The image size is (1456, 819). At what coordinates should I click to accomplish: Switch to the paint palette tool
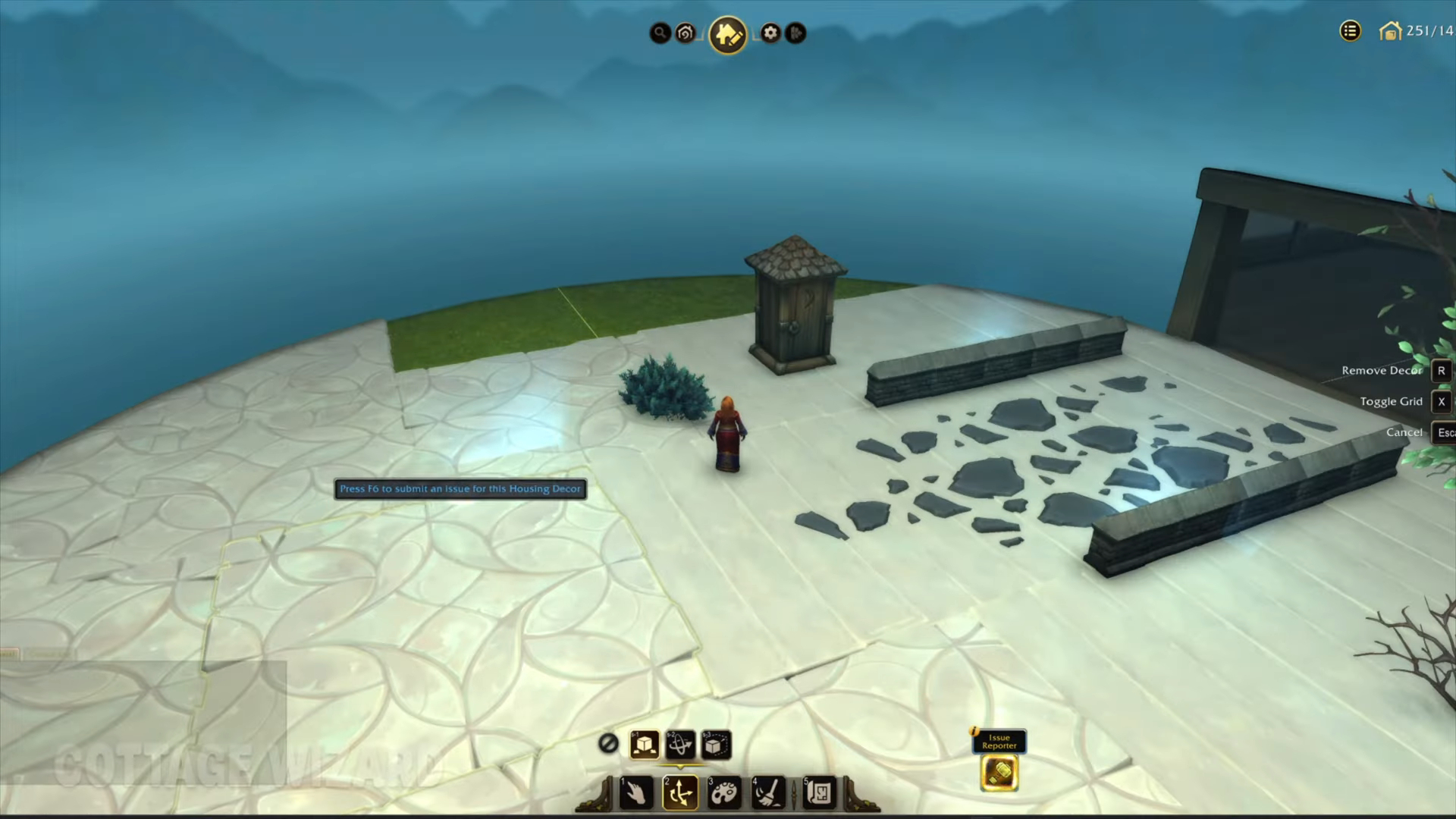[723, 793]
